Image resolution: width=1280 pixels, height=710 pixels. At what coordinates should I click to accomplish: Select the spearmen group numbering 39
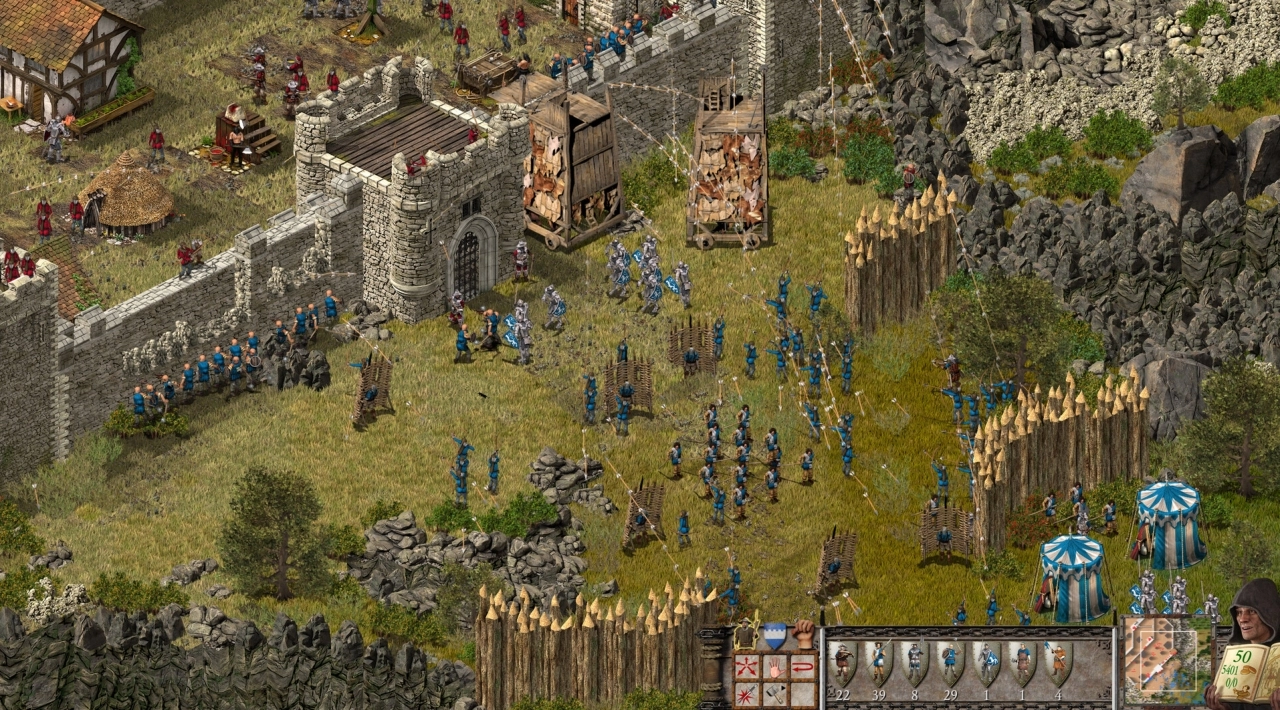click(878, 661)
